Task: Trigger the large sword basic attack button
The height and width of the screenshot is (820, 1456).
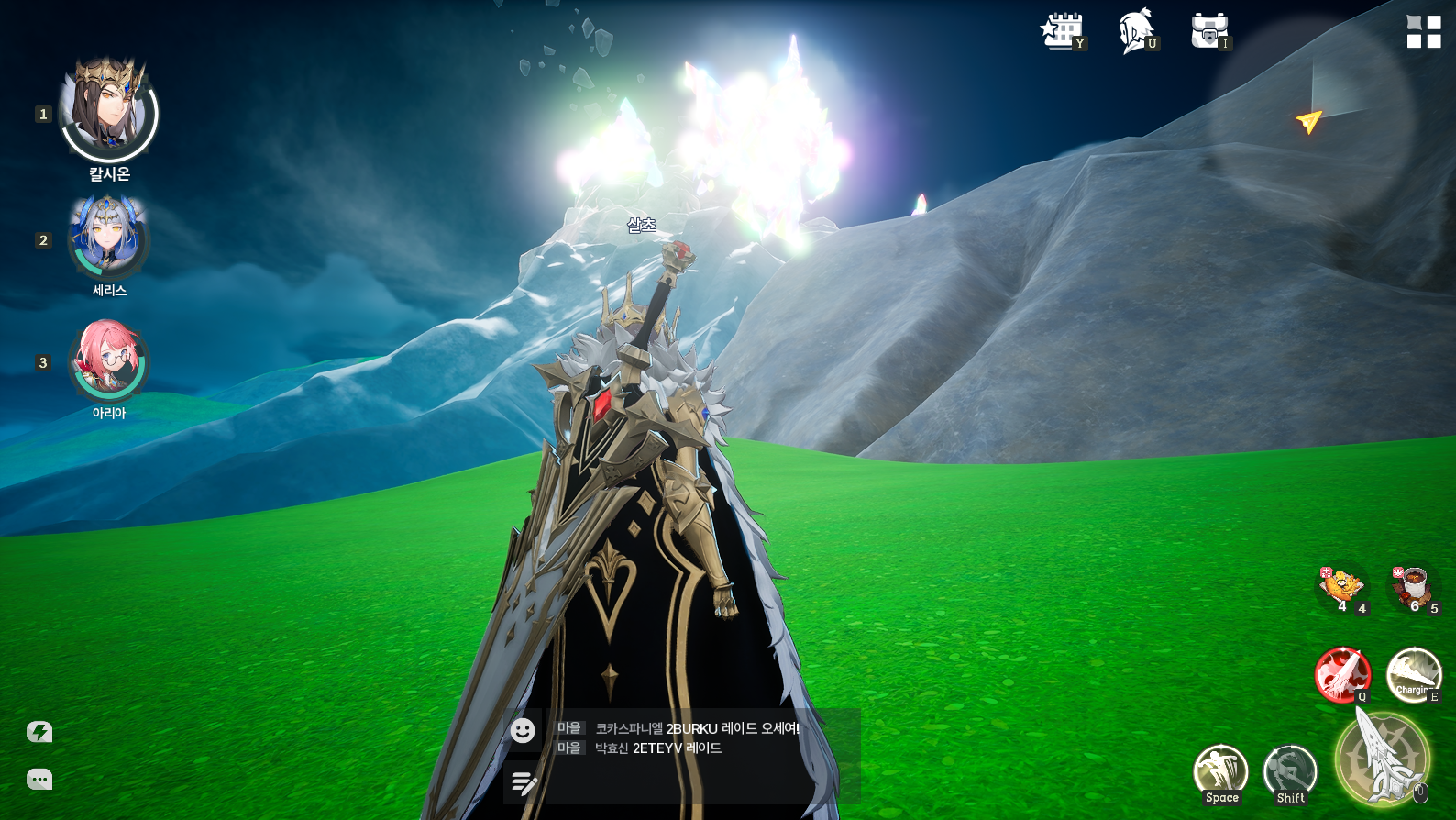Action: pyautogui.click(x=1383, y=759)
